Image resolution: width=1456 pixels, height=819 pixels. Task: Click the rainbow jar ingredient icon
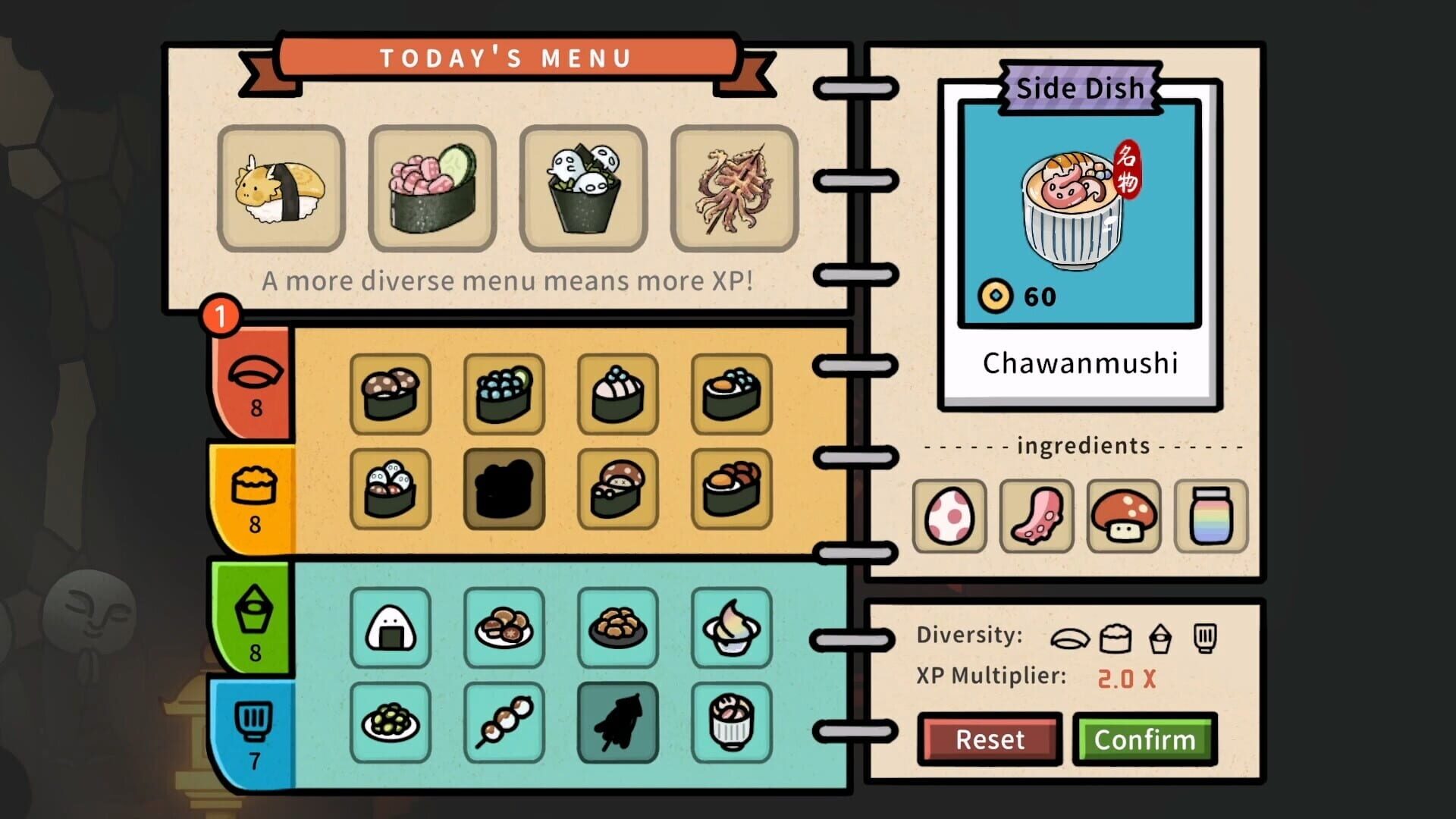[1211, 516]
